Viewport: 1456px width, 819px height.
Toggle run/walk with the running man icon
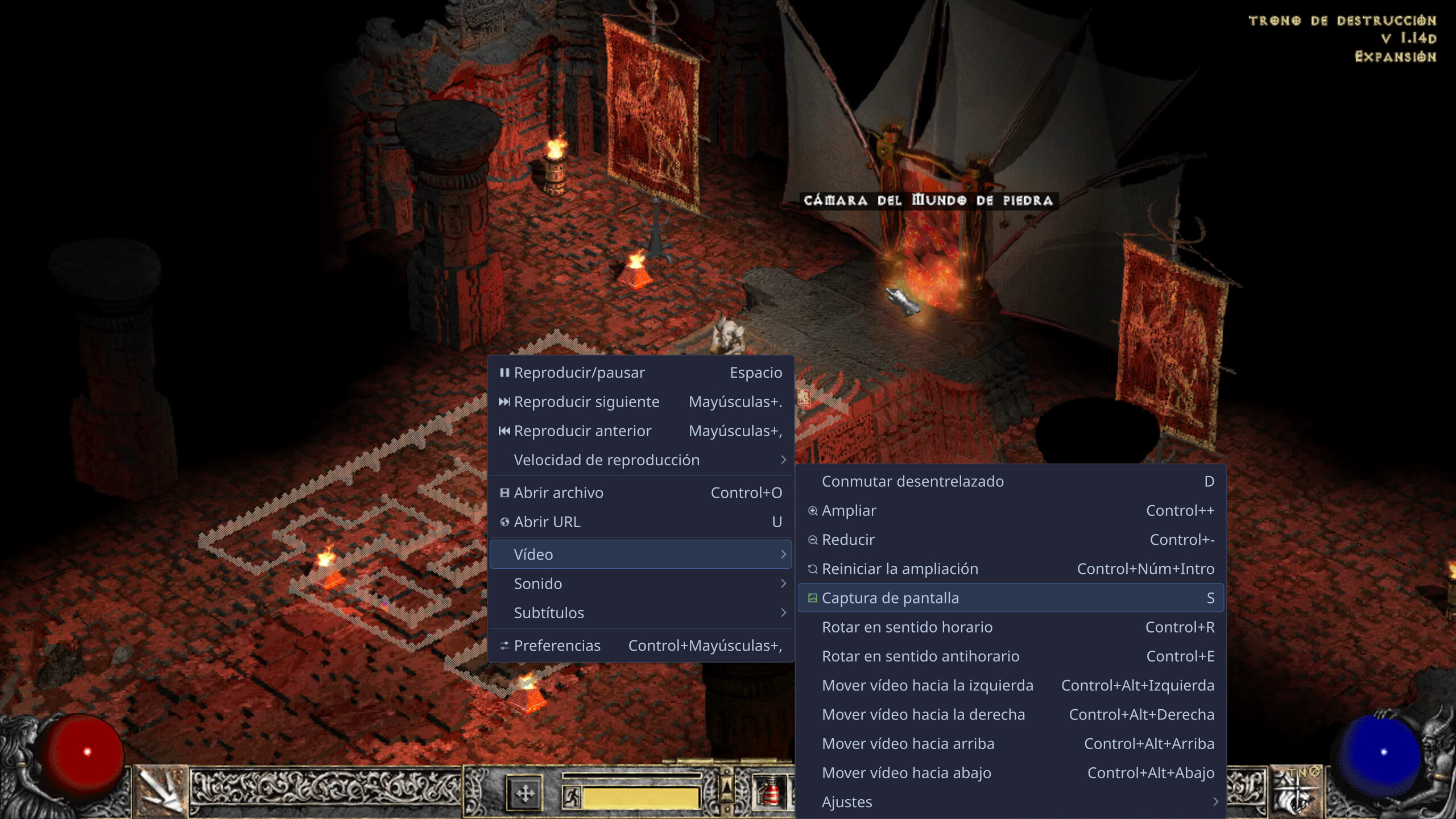[572, 797]
